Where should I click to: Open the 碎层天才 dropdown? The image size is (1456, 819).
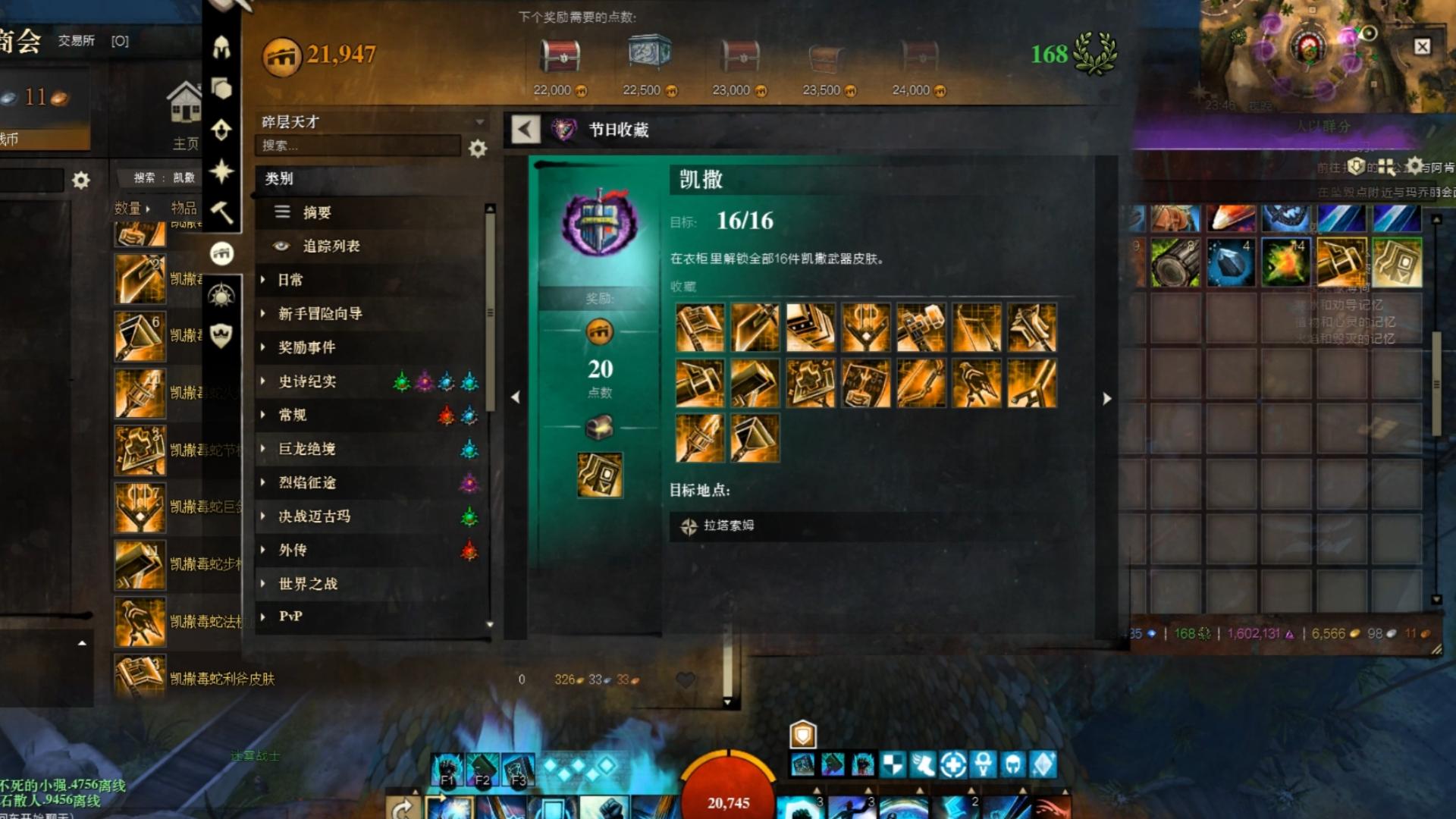pyautogui.click(x=372, y=120)
